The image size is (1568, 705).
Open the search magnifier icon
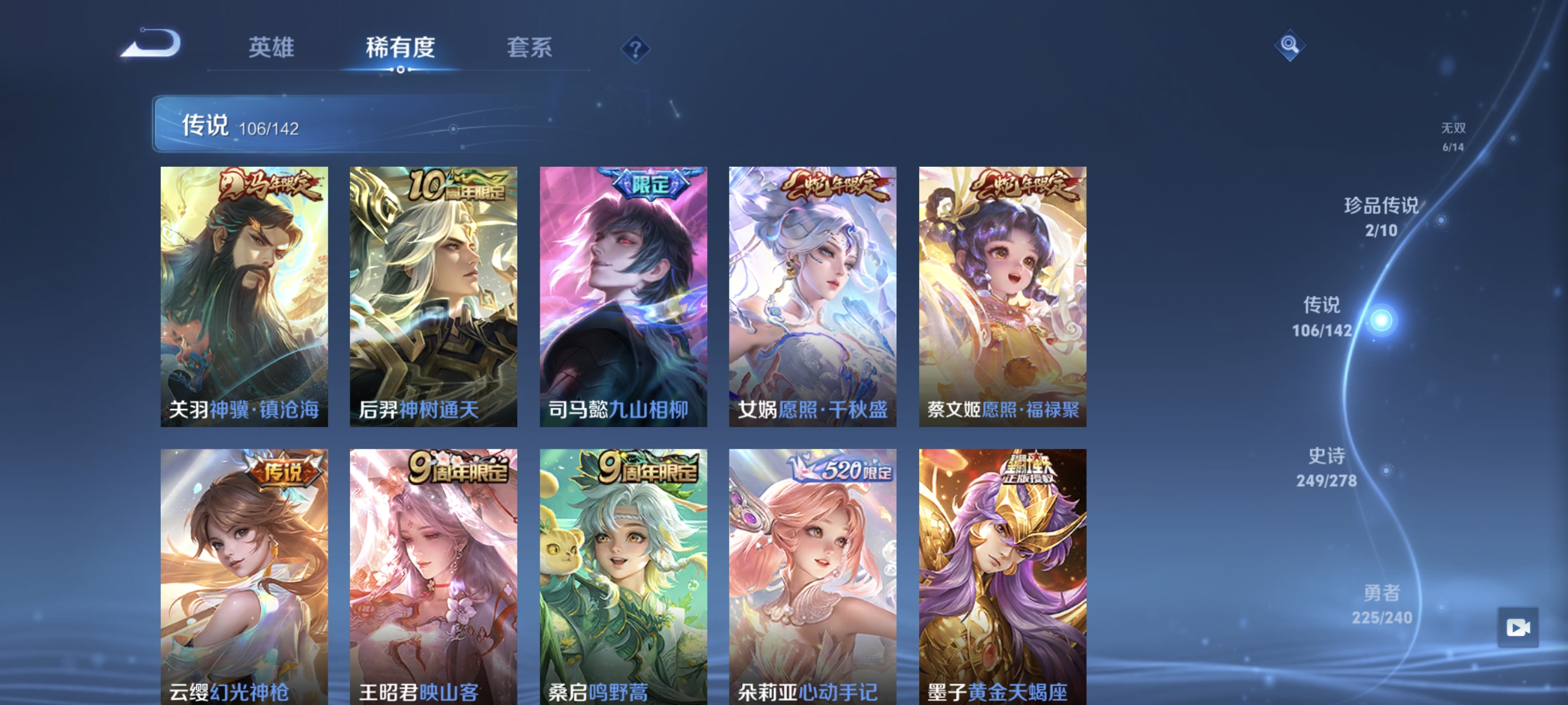[1290, 45]
